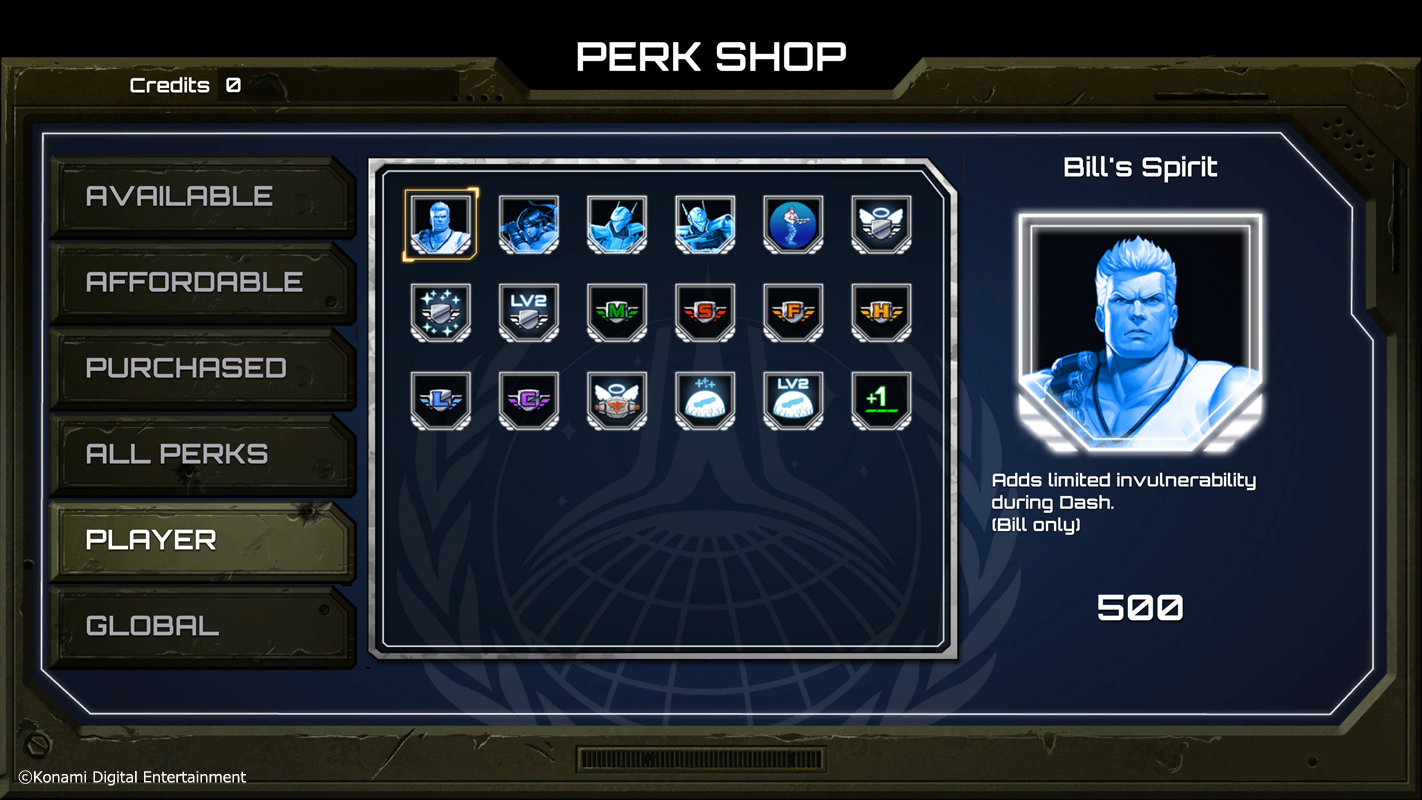Switch to the Available perks filter

(x=200, y=196)
